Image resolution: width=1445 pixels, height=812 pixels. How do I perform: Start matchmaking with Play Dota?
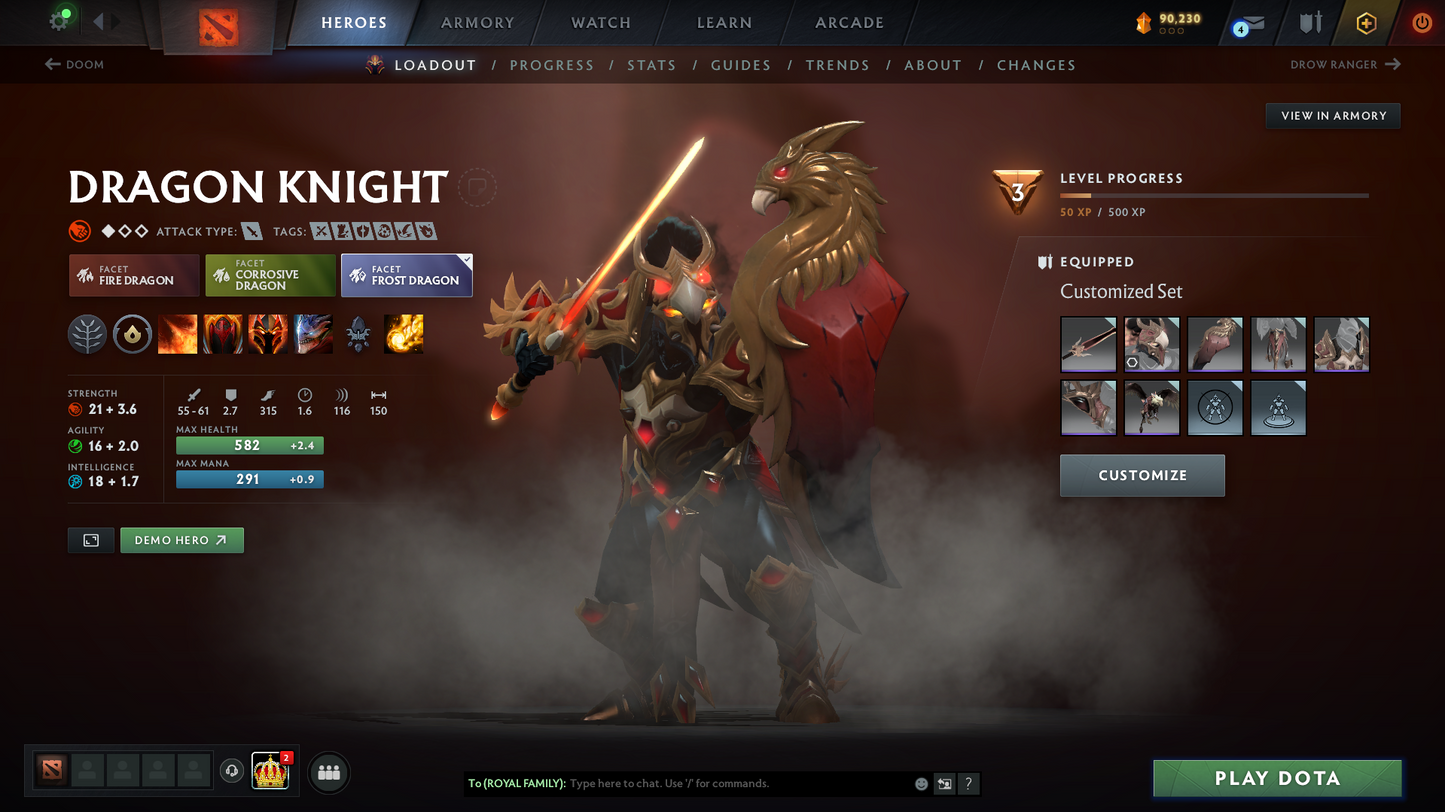point(1277,778)
